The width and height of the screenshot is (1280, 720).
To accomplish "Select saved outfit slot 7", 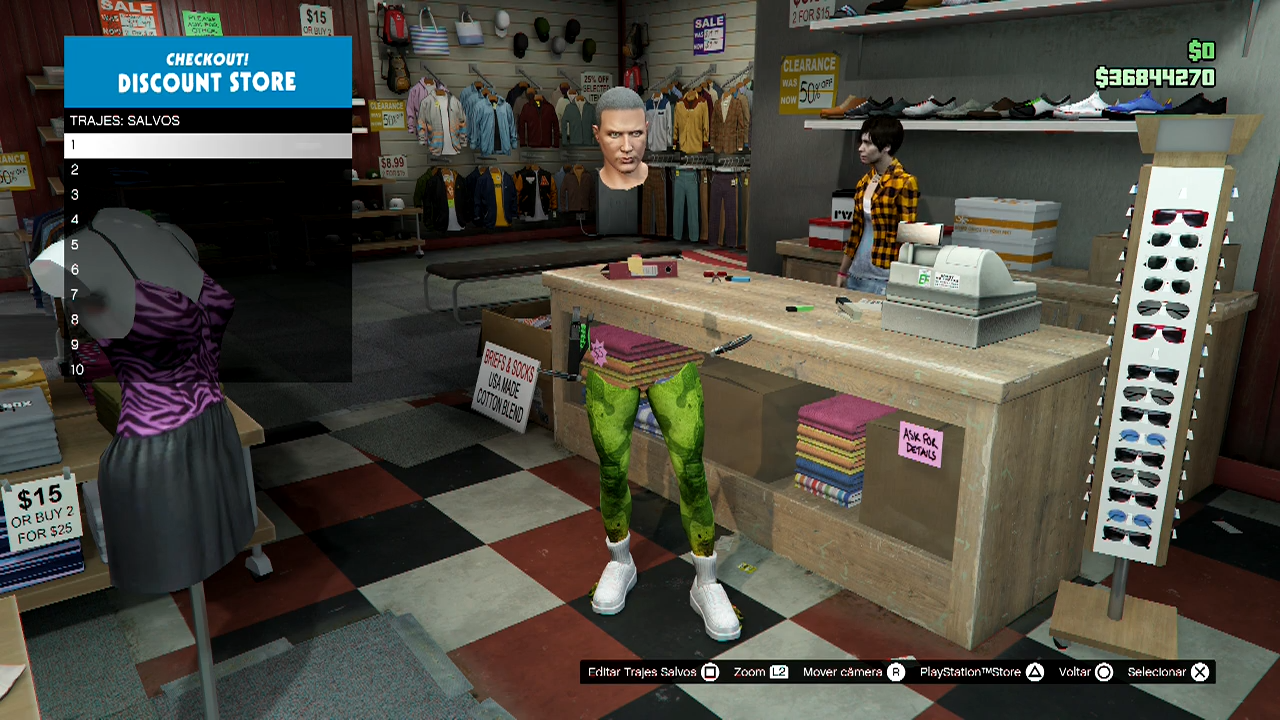I will coord(207,295).
